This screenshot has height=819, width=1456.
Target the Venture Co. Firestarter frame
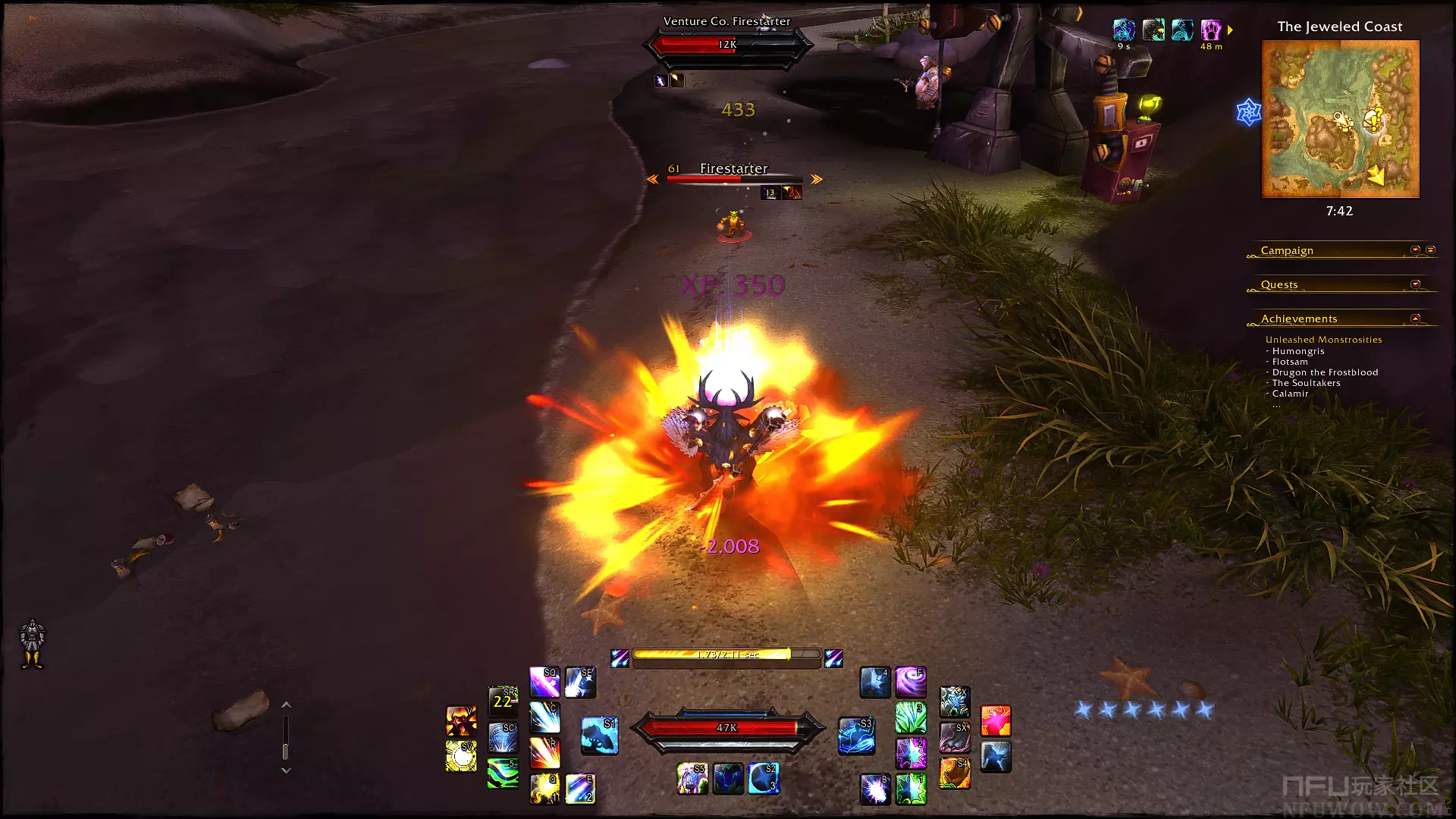(727, 44)
